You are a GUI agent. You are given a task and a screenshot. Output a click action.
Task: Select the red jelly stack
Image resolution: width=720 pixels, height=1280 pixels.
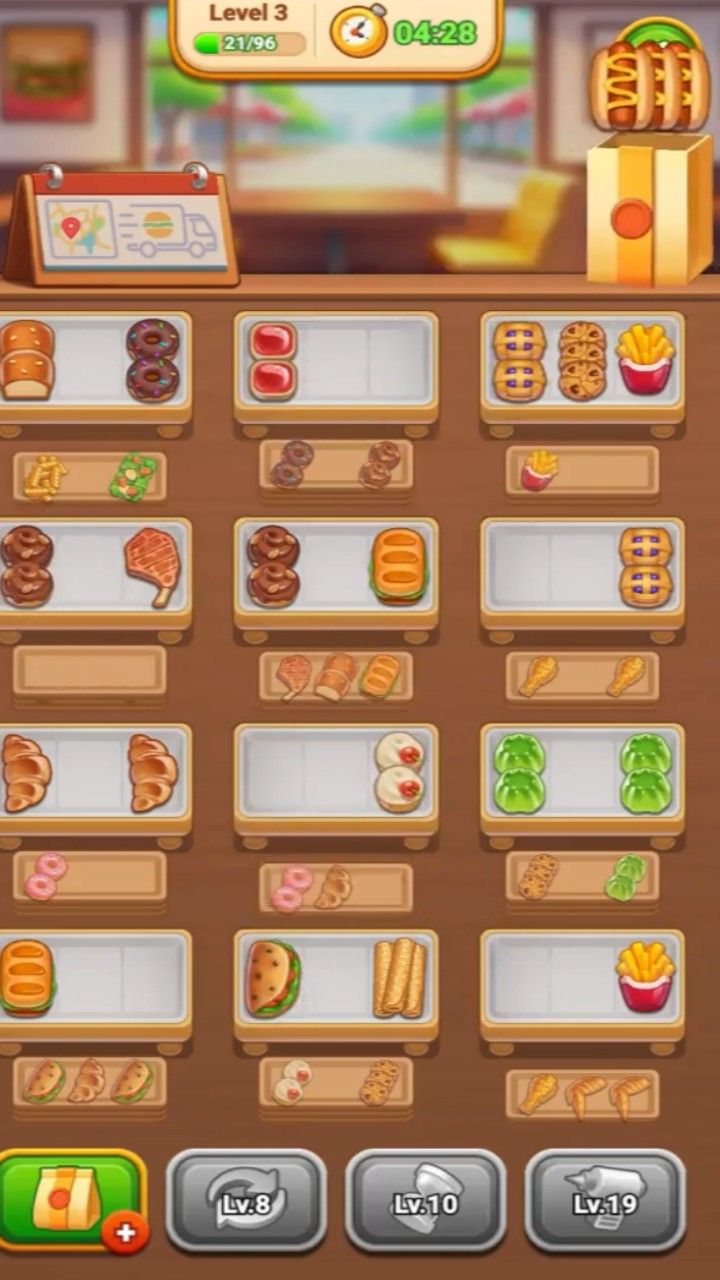(273, 360)
